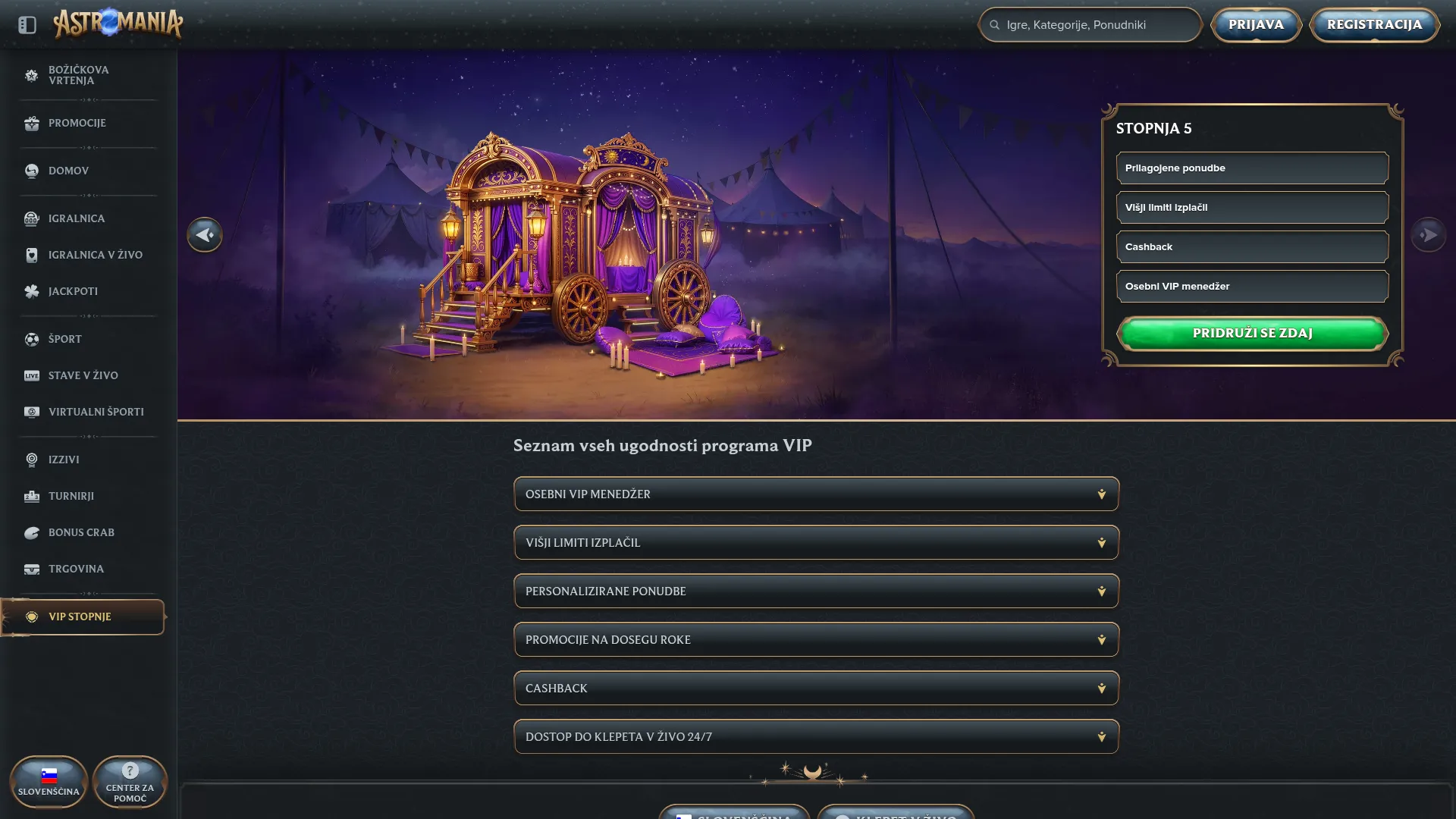Open the Jackpoti section
Image resolution: width=1456 pixels, height=819 pixels.
coord(73,291)
